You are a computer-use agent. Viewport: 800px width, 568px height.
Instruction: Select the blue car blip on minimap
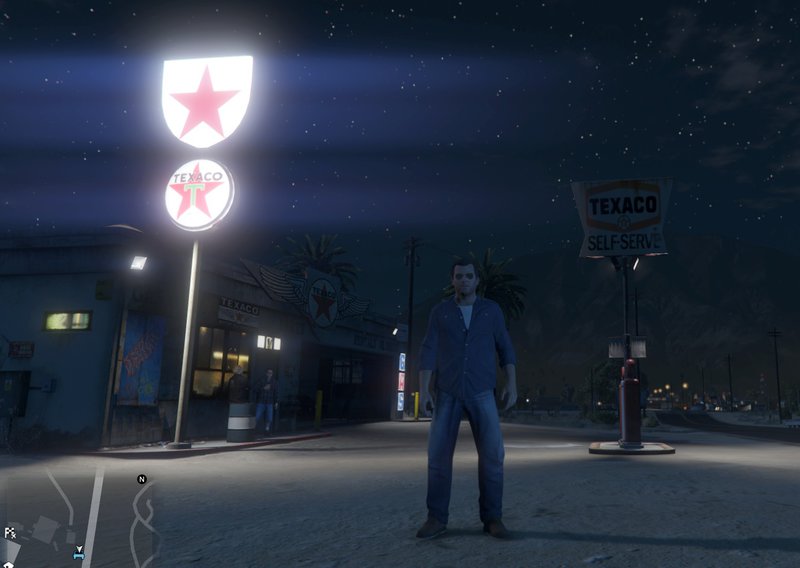(78, 553)
